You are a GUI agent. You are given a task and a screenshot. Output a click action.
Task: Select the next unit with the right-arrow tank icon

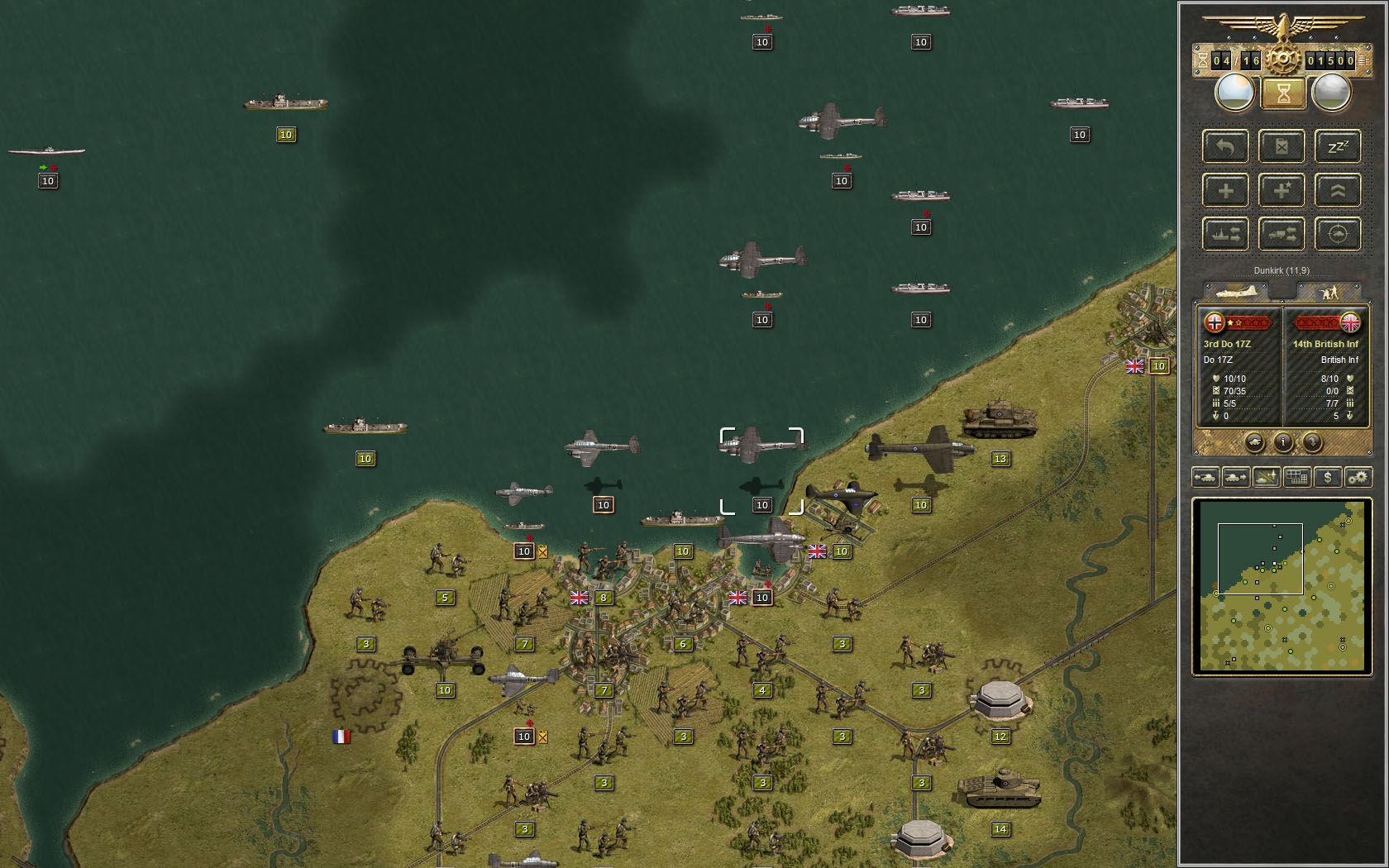(x=1235, y=477)
